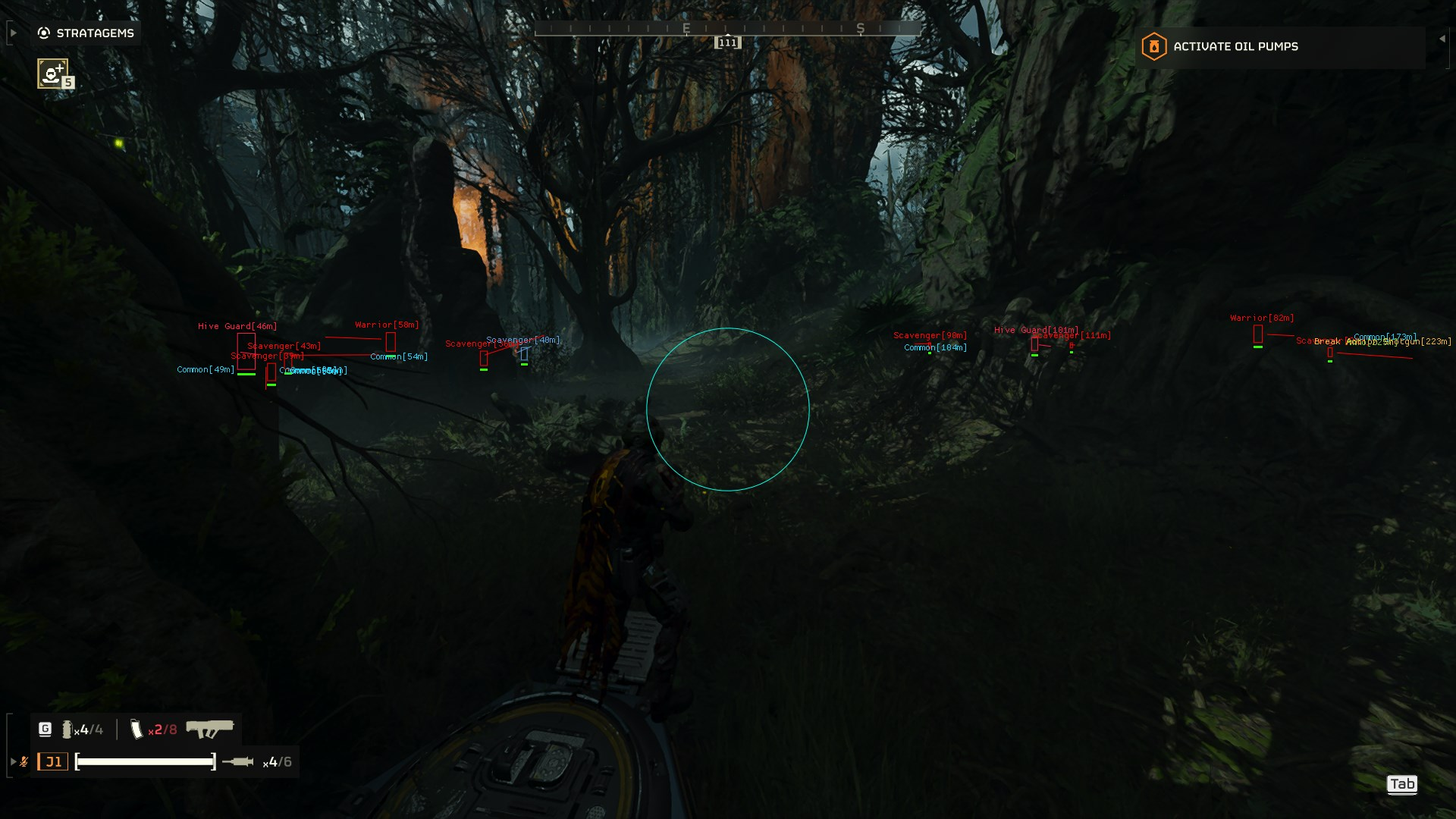Screen dimensions: 1456x819
Task: Select the Reinforce stratagem icon
Action: pos(52,74)
